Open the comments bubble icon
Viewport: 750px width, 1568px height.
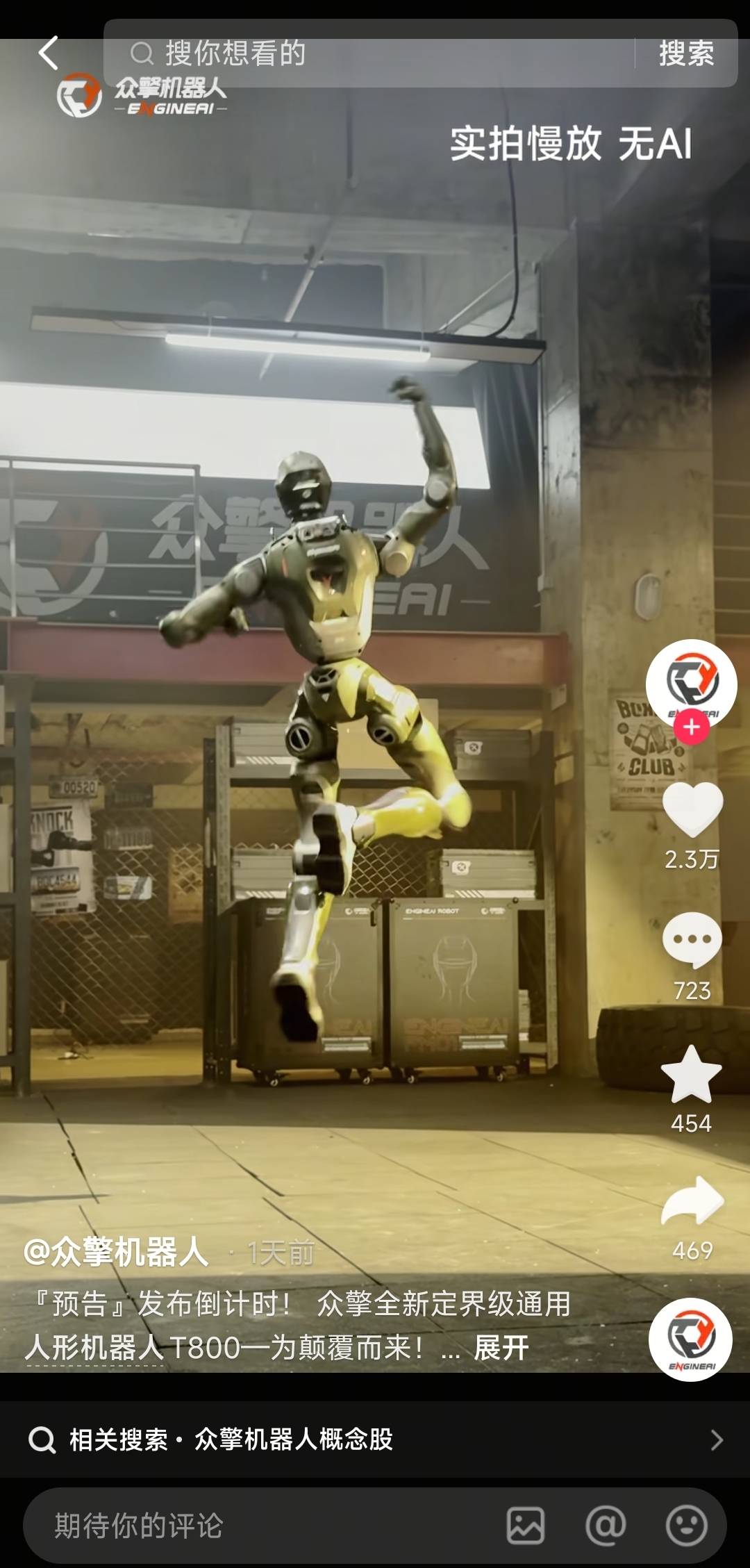[x=692, y=939]
